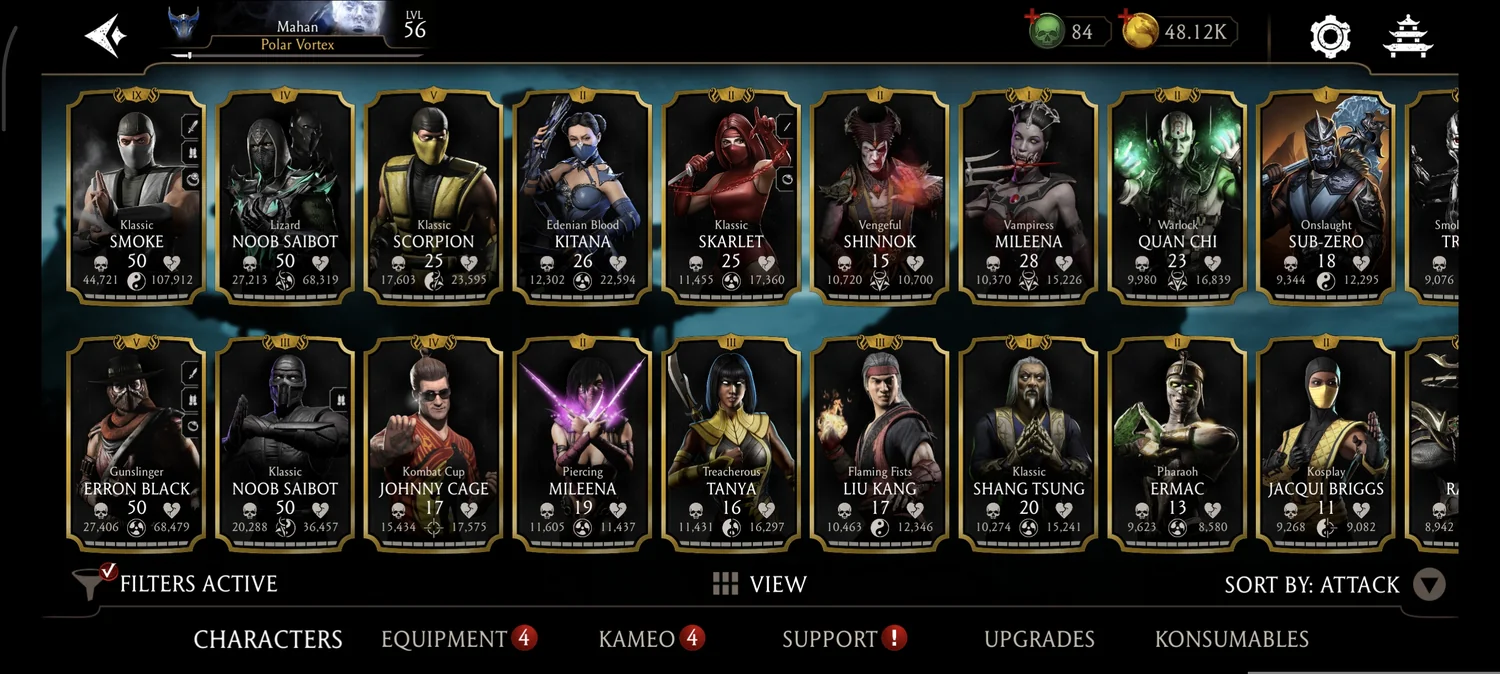Choose the Gunslinger Erron Black card
Screen dimensions: 1500x674
coord(137,443)
